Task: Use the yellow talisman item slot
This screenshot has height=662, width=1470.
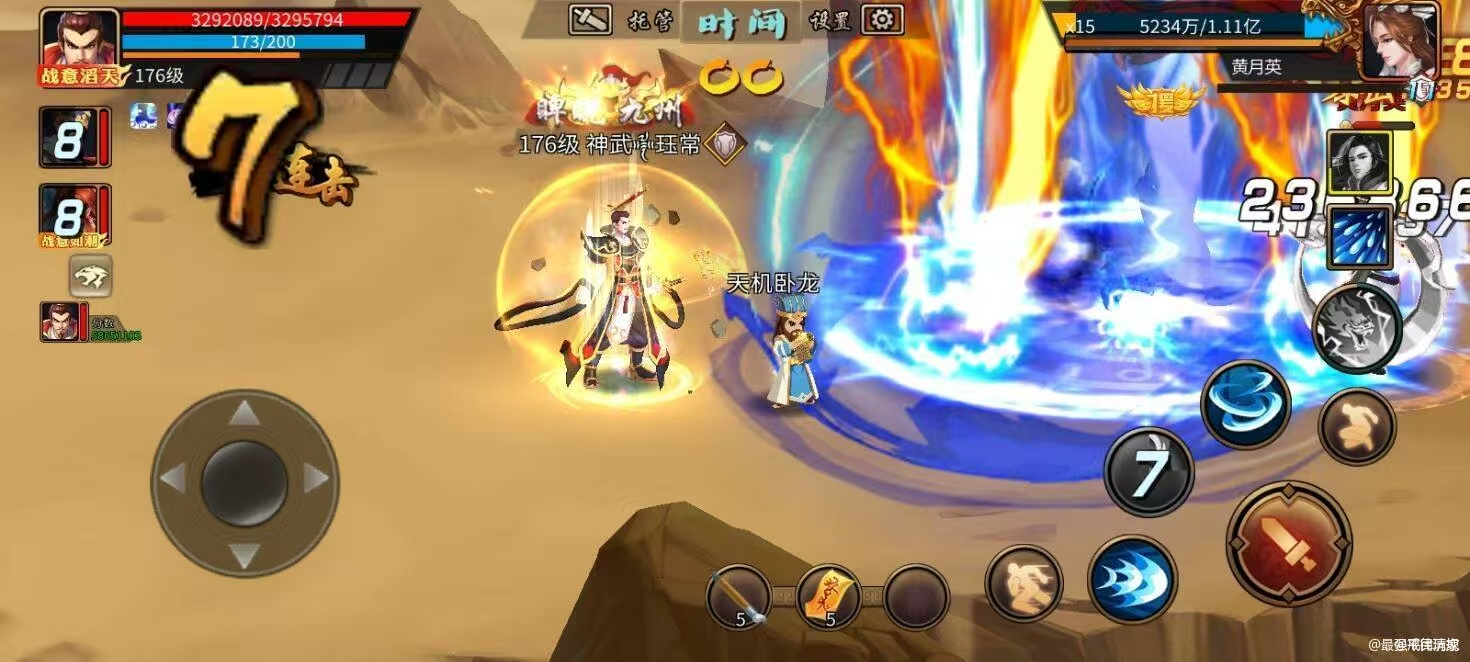Action: pos(828,597)
